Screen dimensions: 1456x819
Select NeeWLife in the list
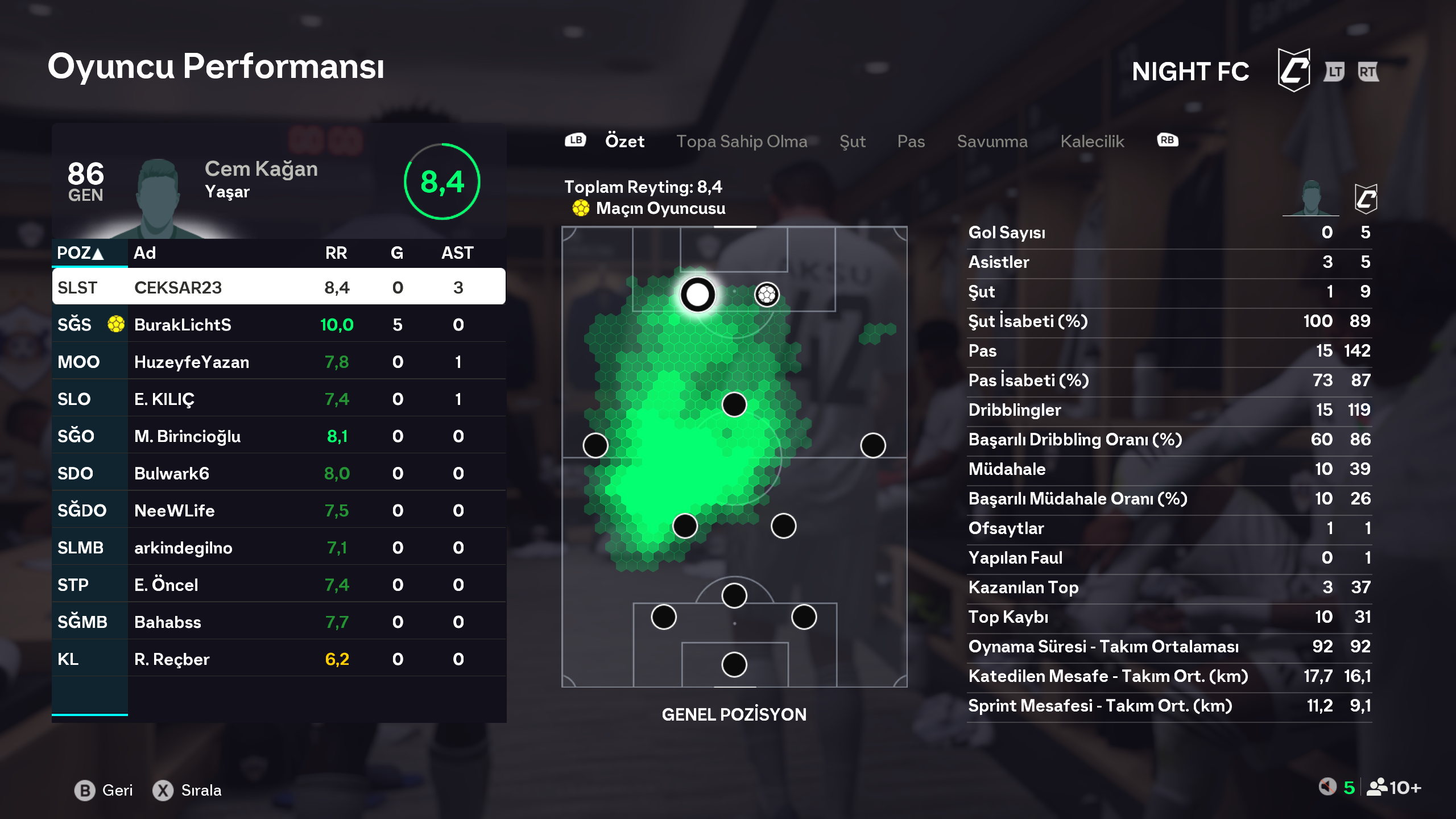point(279,510)
